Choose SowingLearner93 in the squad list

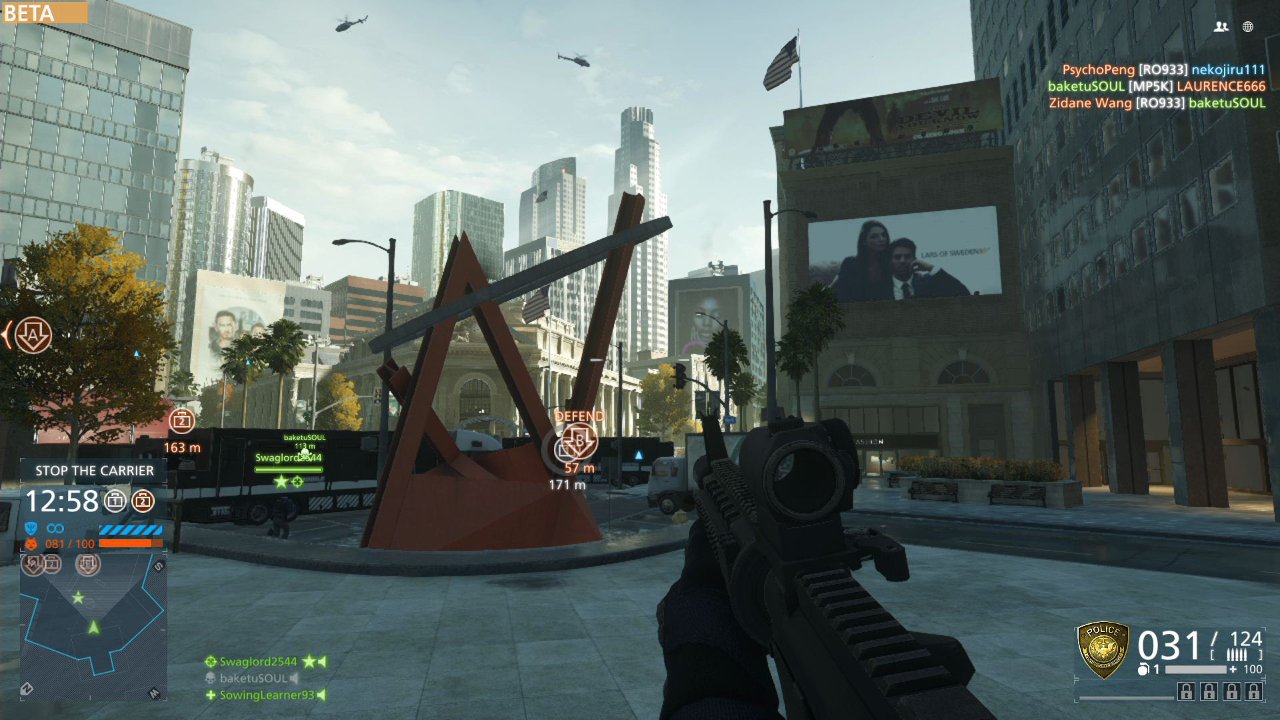click(266, 695)
